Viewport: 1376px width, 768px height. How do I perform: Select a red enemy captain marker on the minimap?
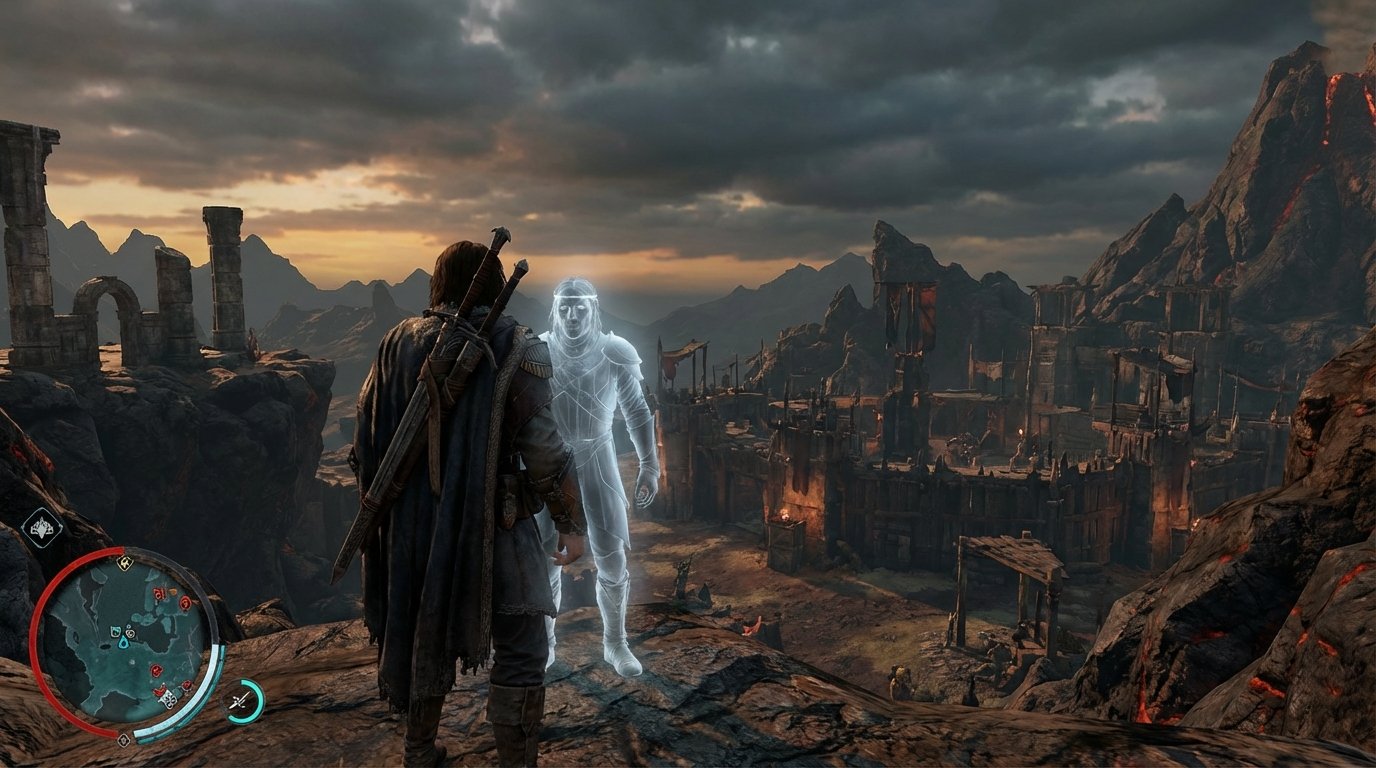click(x=158, y=592)
